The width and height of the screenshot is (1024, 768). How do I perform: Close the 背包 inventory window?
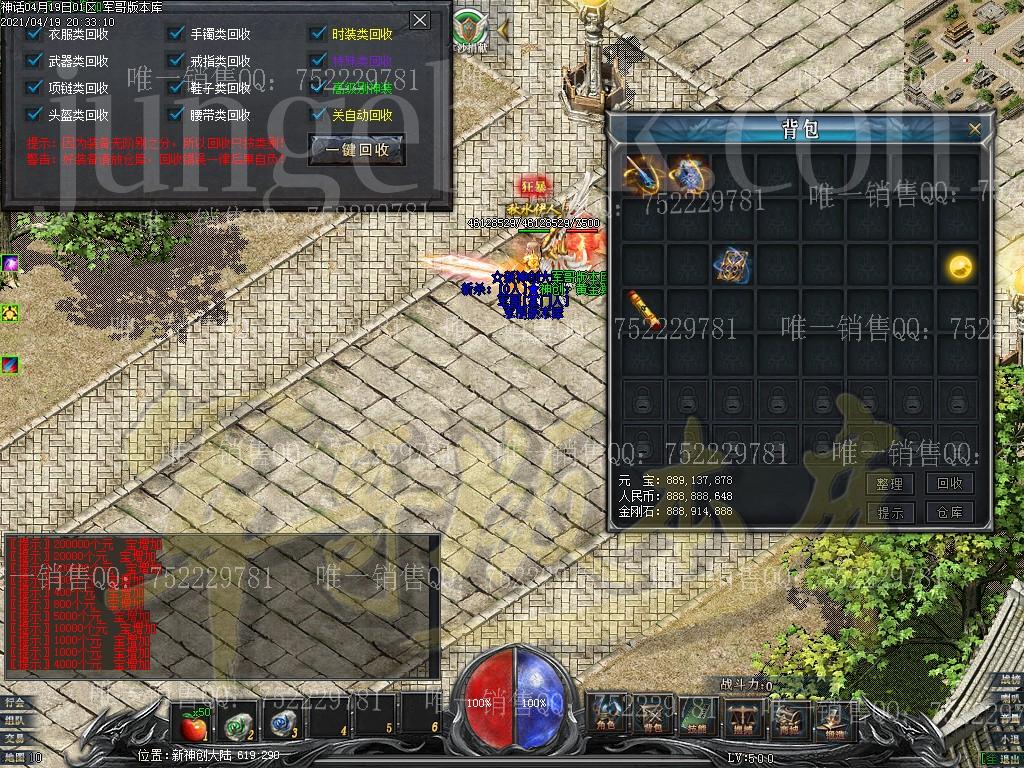coord(975,129)
